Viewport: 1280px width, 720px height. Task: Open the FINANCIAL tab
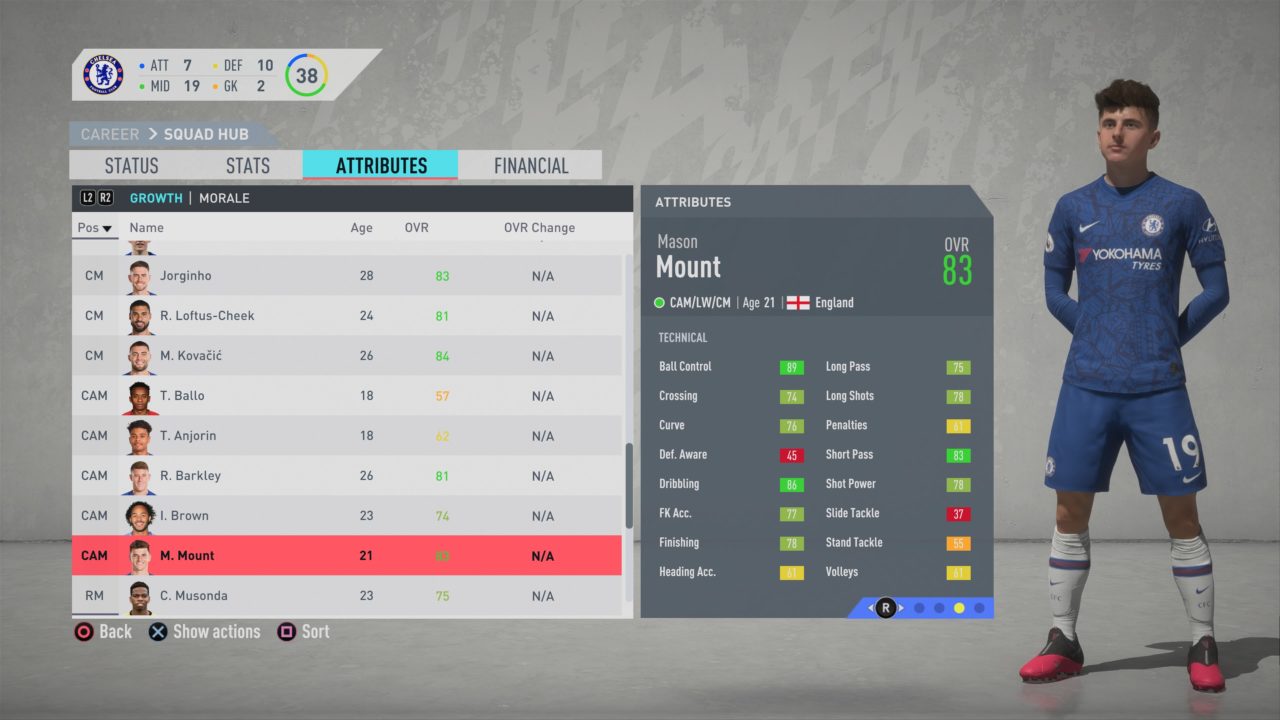pos(530,165)
